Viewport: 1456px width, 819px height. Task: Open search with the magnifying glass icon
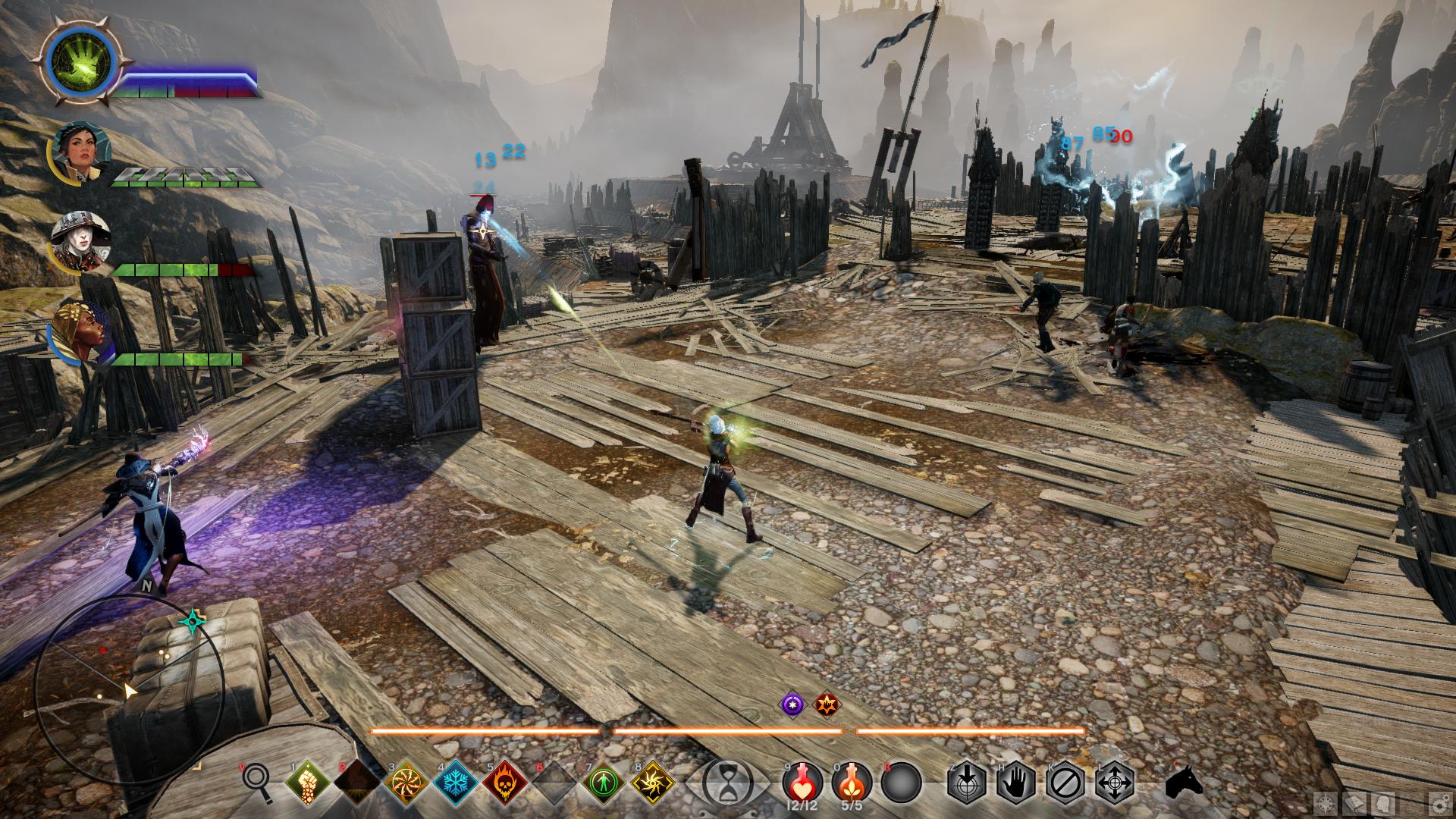(256, 781)
